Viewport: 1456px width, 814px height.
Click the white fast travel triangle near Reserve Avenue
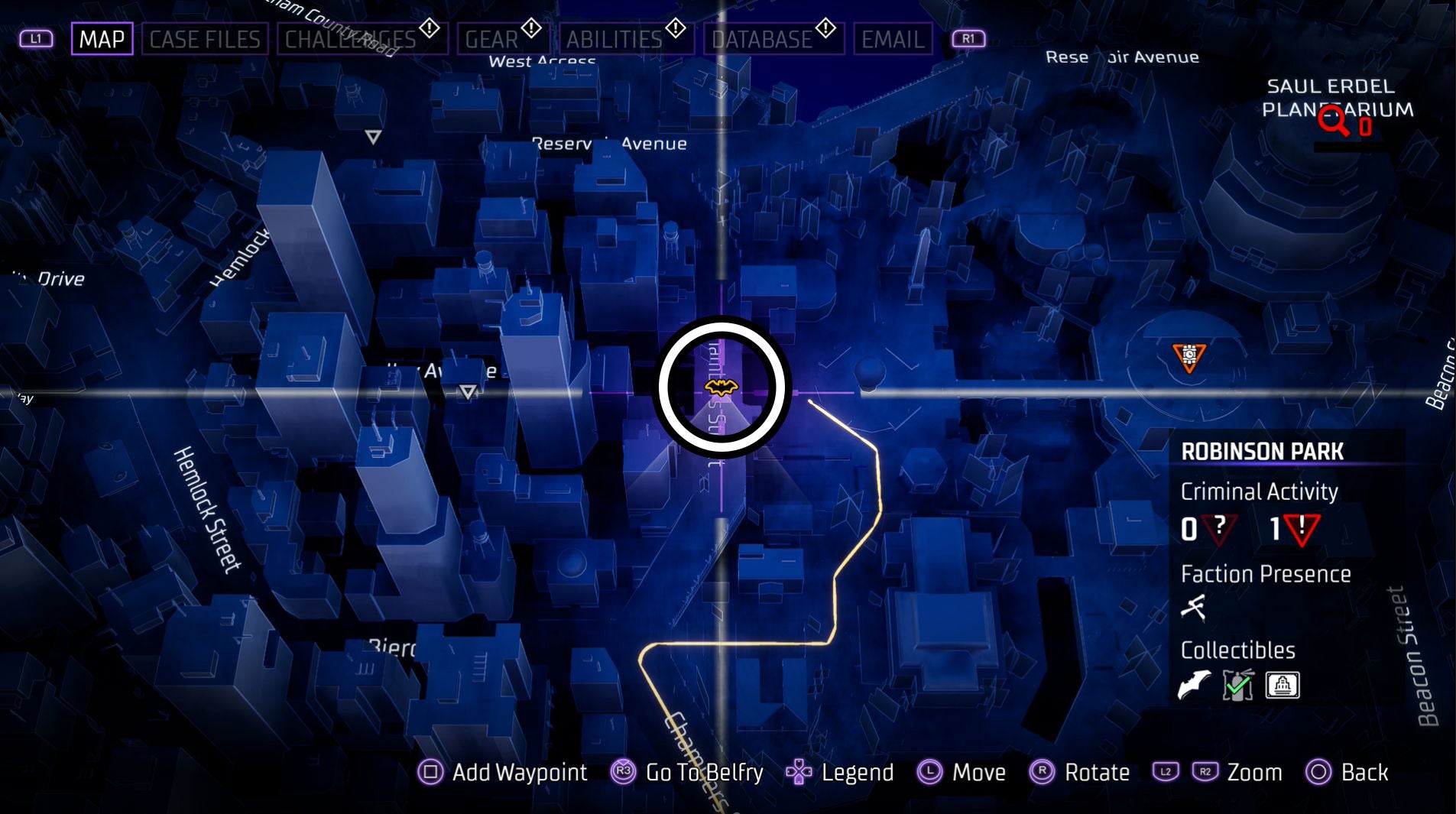(372, 138)
